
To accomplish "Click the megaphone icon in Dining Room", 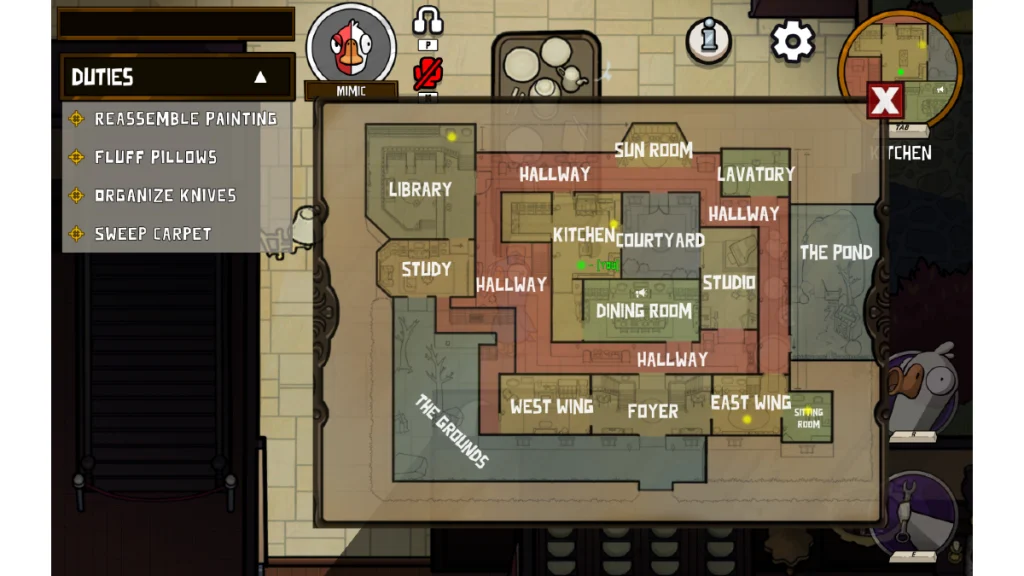I will [640, 293].
